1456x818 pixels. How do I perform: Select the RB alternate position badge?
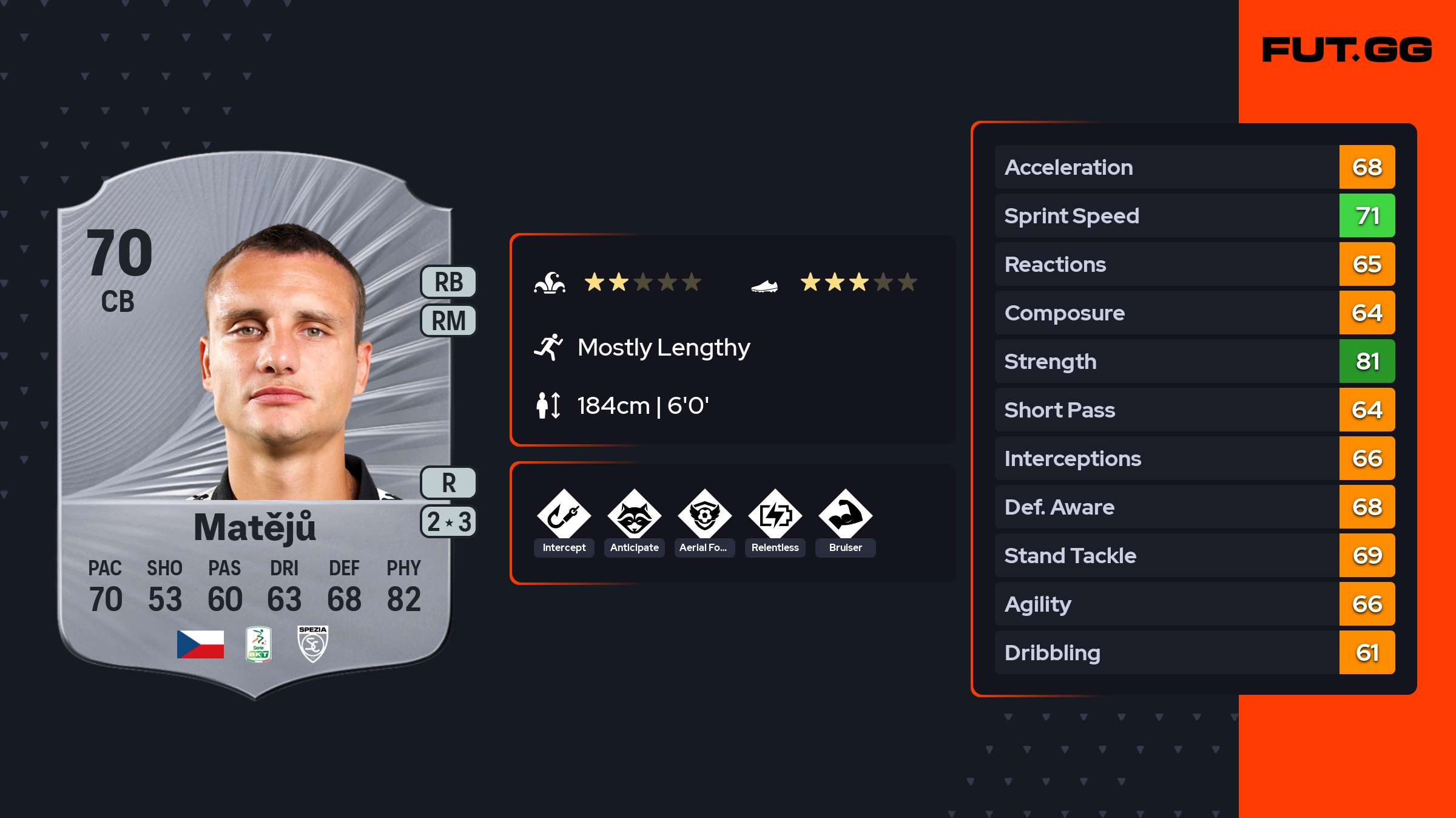(448, 282)
